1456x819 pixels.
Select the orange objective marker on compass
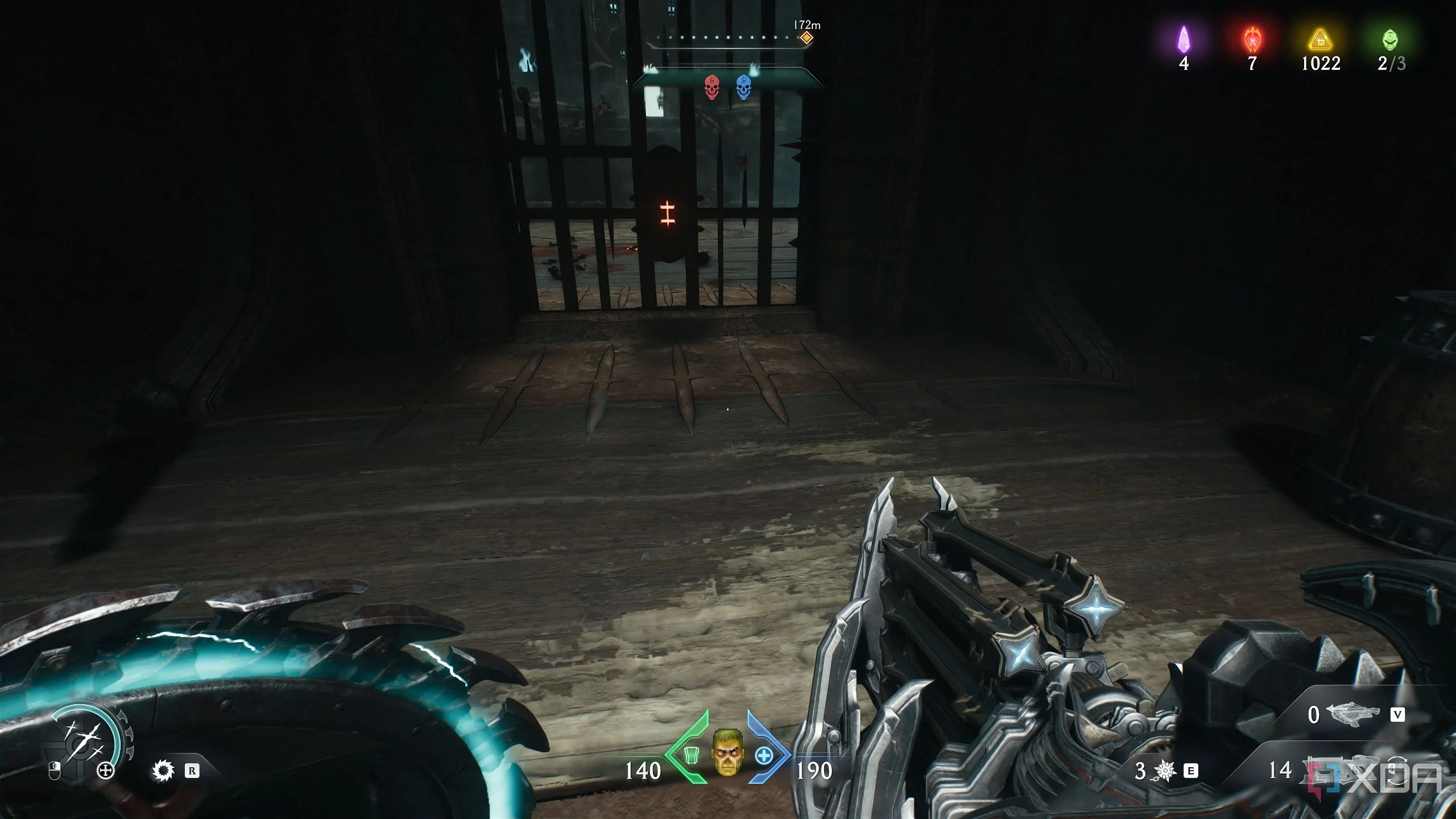[806, 38]
